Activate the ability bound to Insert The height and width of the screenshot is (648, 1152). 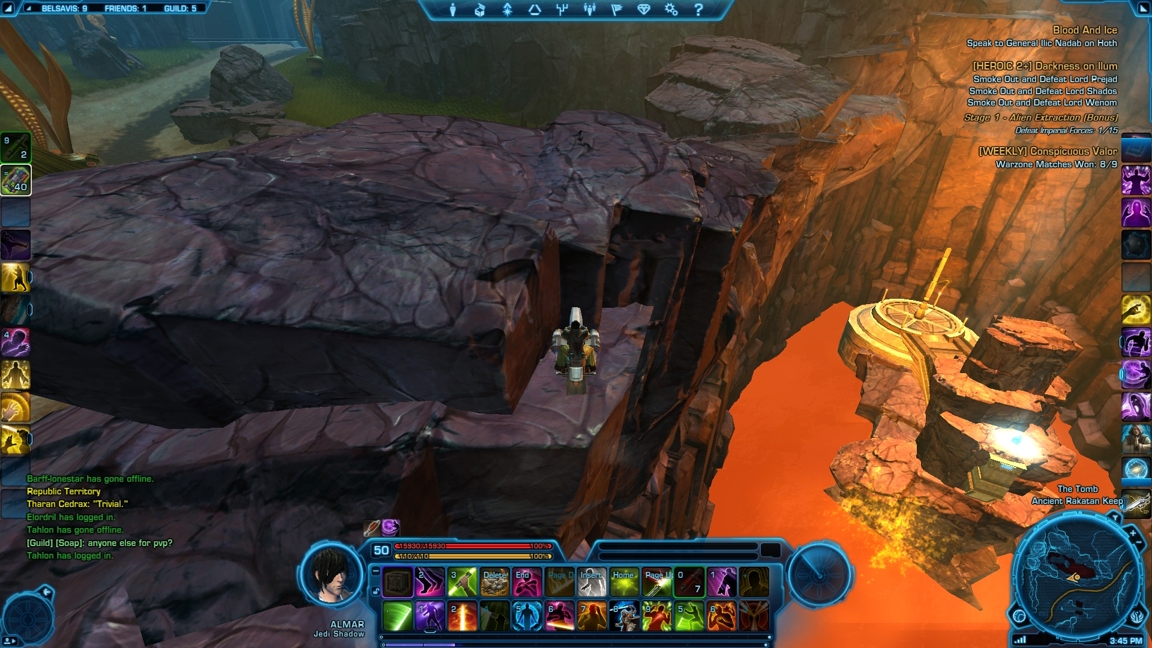click(592, 582)
